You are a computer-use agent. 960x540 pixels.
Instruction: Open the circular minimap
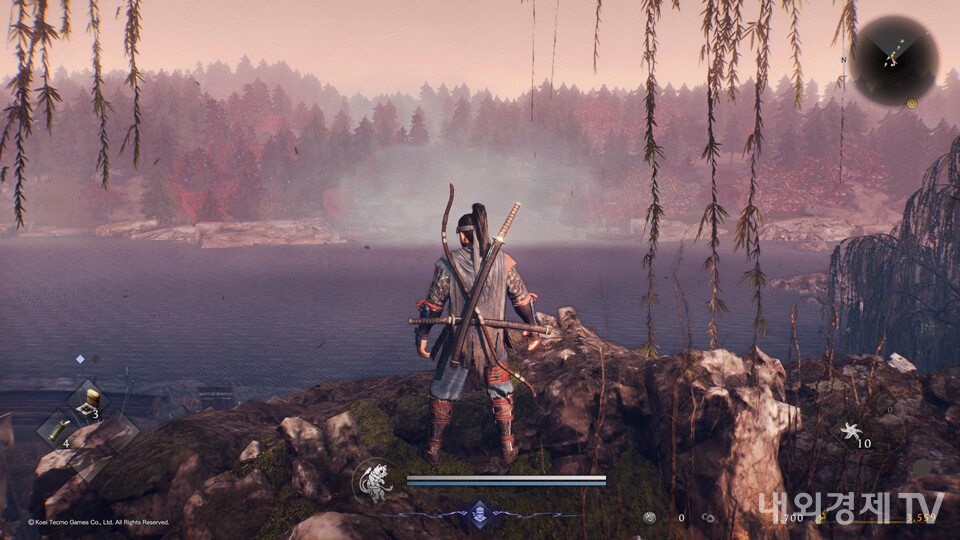(x=897, y=60)
